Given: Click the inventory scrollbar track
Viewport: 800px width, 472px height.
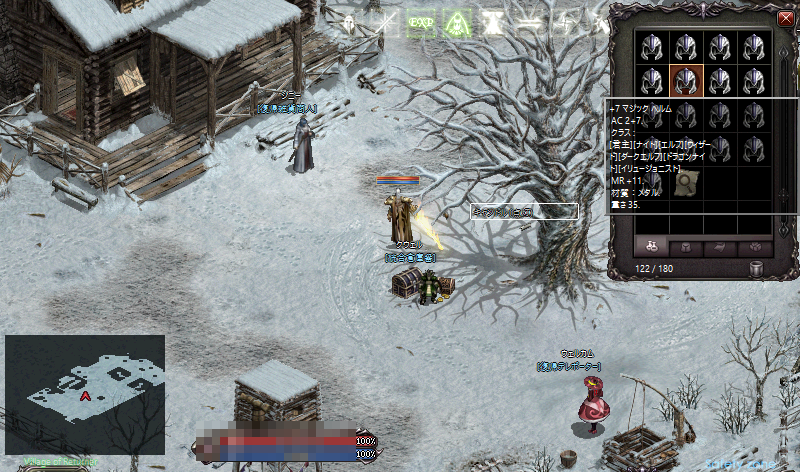Looking at the screenshot, I should (782, 130).
